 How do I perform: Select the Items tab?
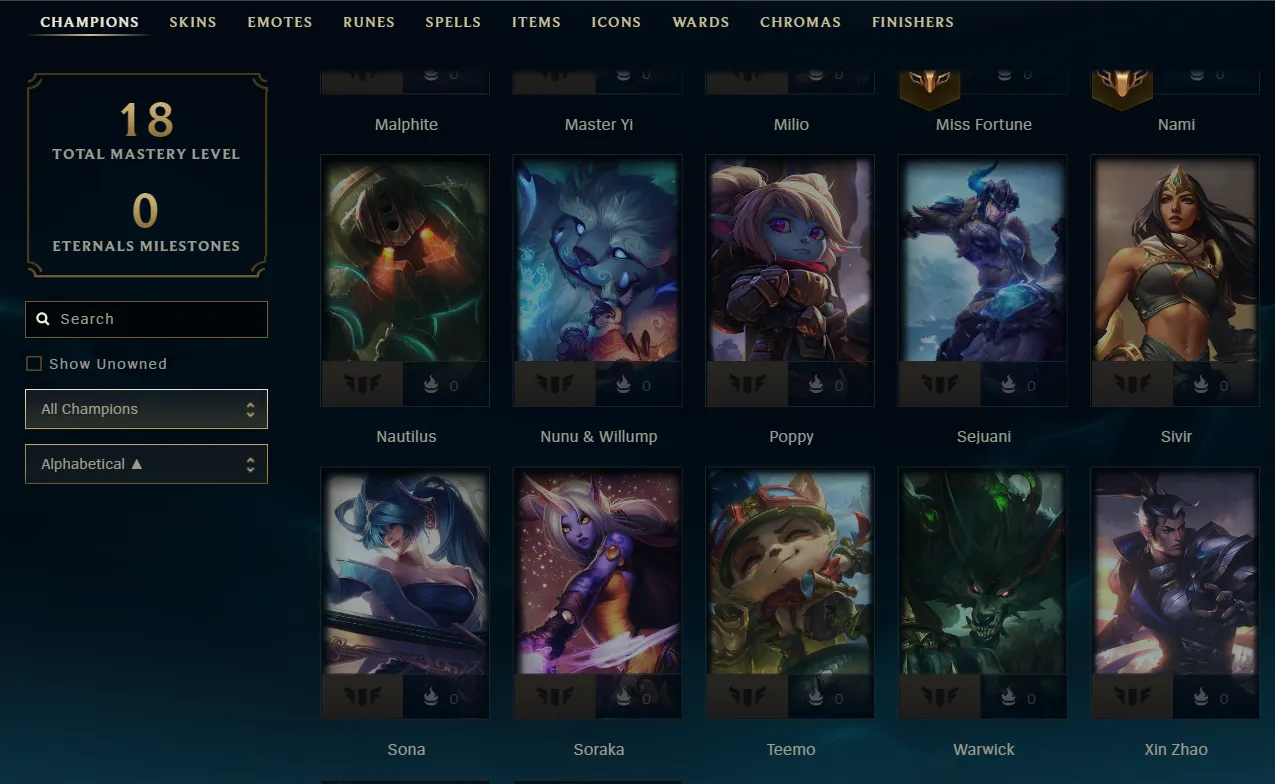pos(536,22)
